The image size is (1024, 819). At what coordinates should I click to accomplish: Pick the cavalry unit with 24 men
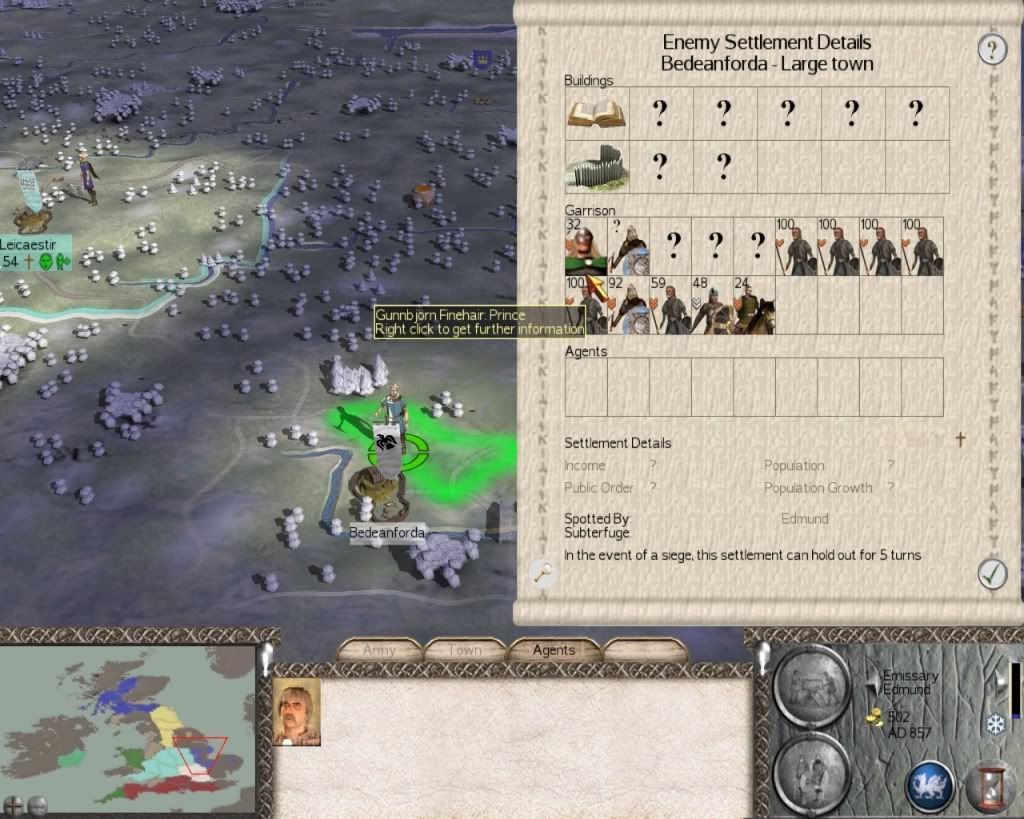(754, 306)
